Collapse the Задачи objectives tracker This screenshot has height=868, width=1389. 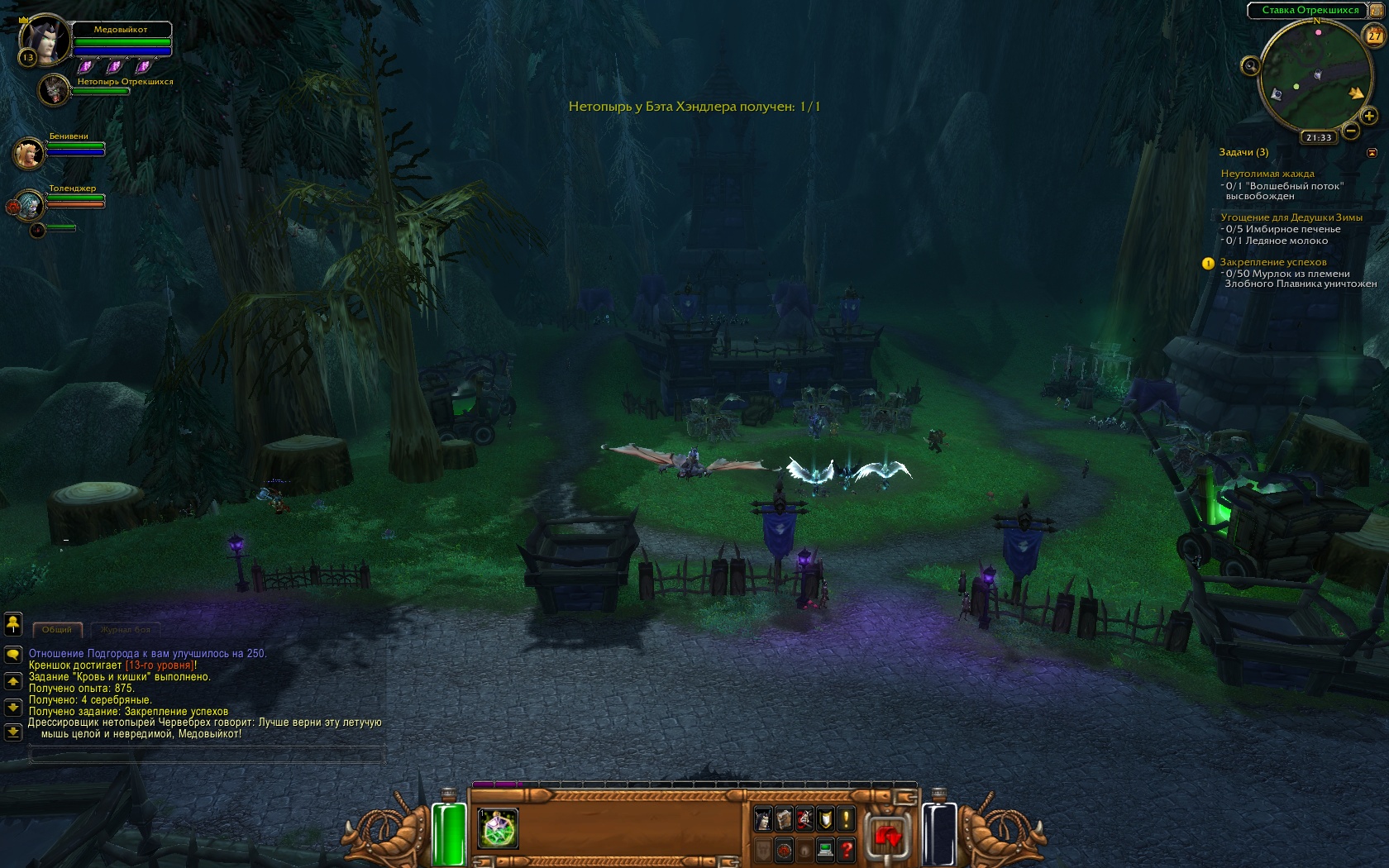1372,152
